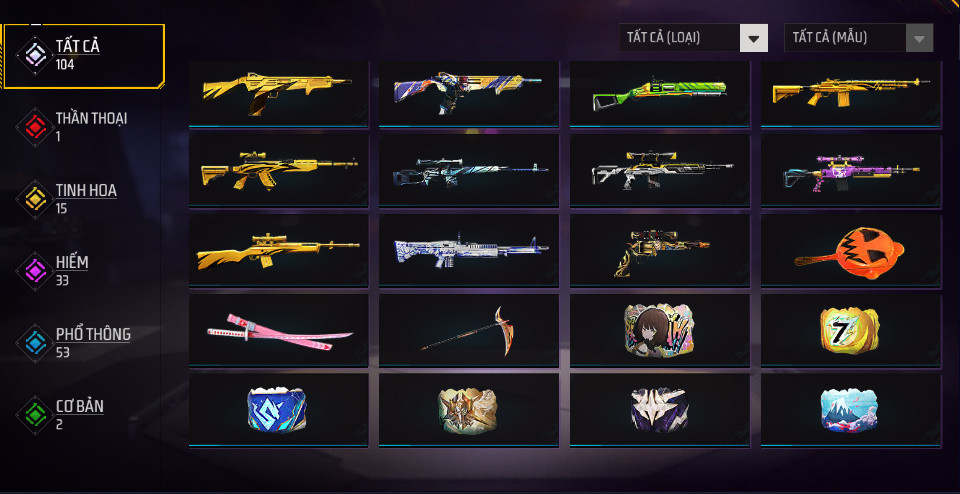Select the blue emblem loot box
Screen dimensions: 960x494
tap(278, 408)
